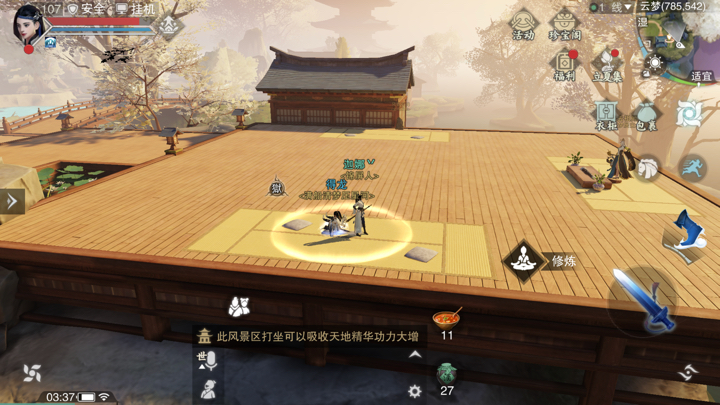The width and height of the screenshot is (720, 405).
Task: Open the 安全 safe mode setting
Action: pos(86,9)
